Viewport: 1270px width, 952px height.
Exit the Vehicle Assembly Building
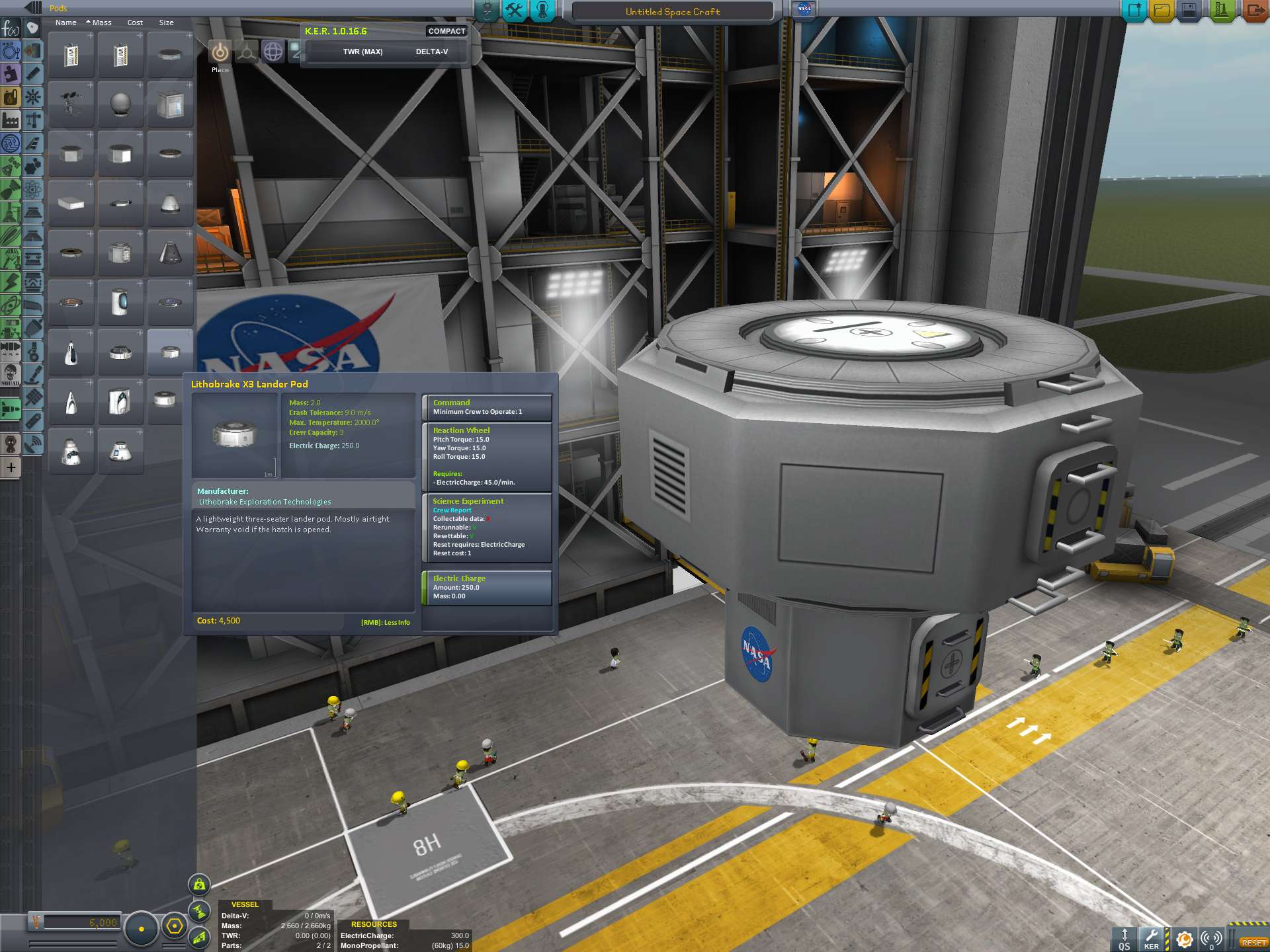point(1255,11)
